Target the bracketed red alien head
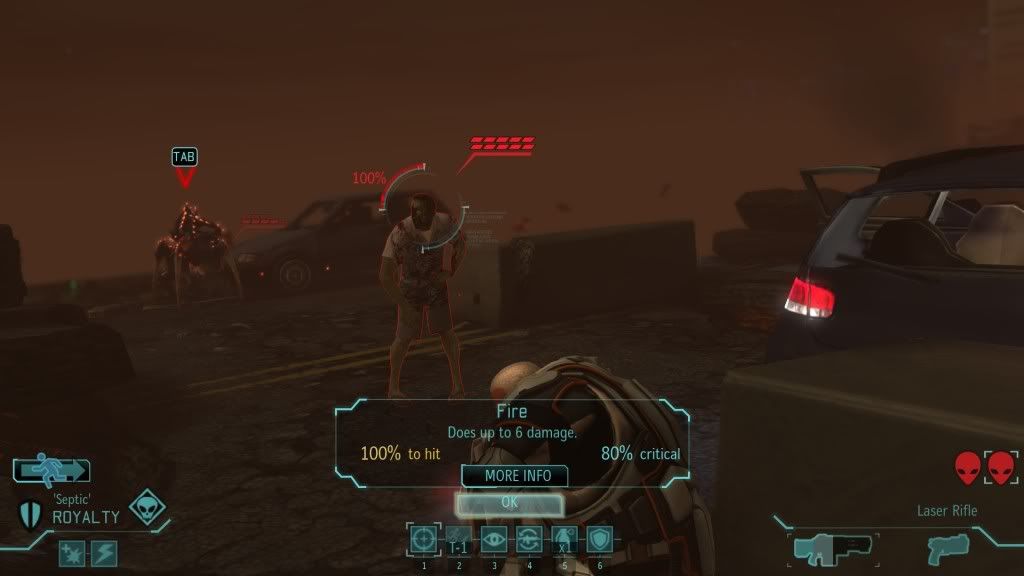Viewport: 1024px width, 576px height. click(x=1001, y=467)
